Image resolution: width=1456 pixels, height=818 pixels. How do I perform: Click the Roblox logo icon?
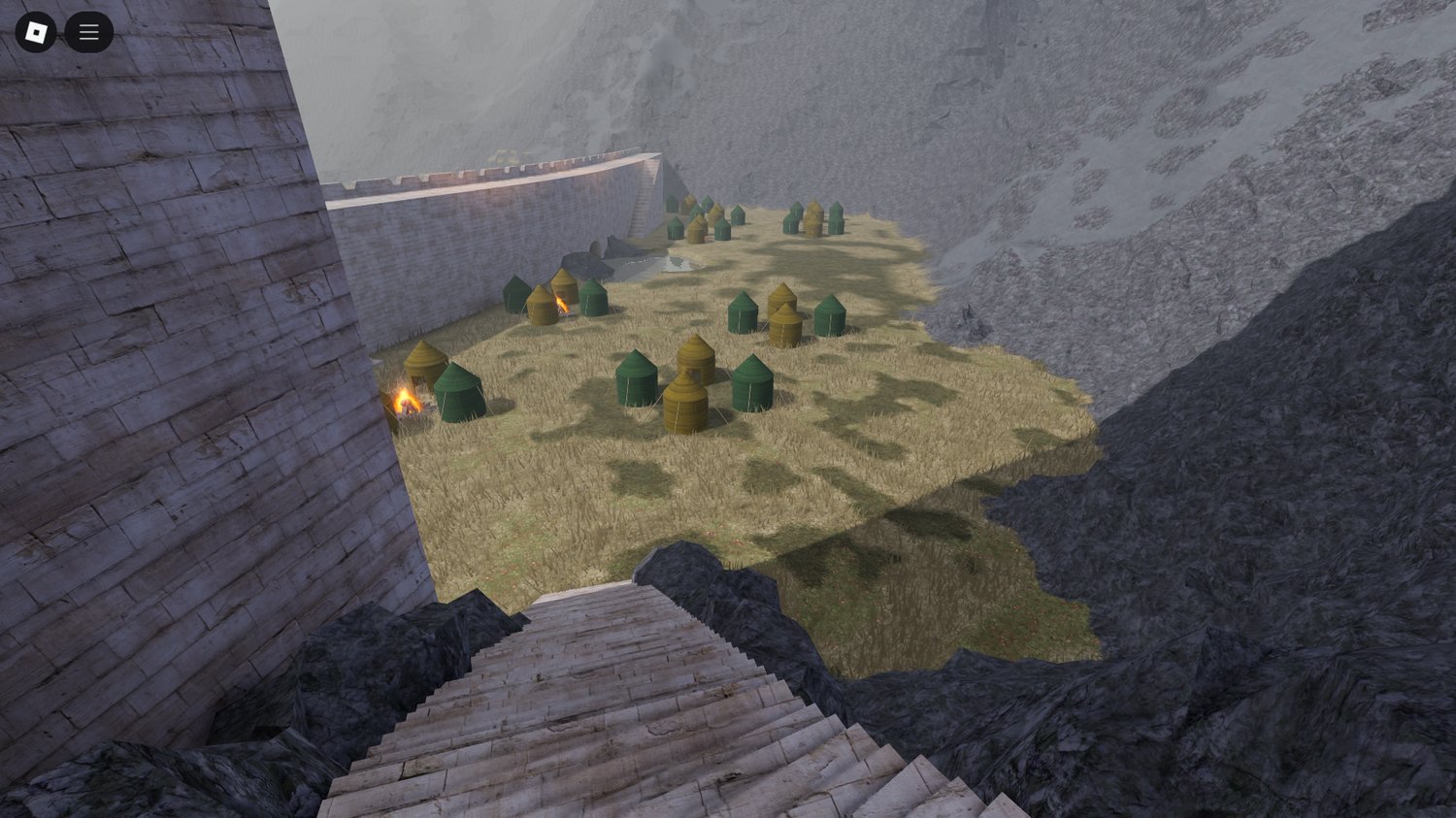point(37,31)
